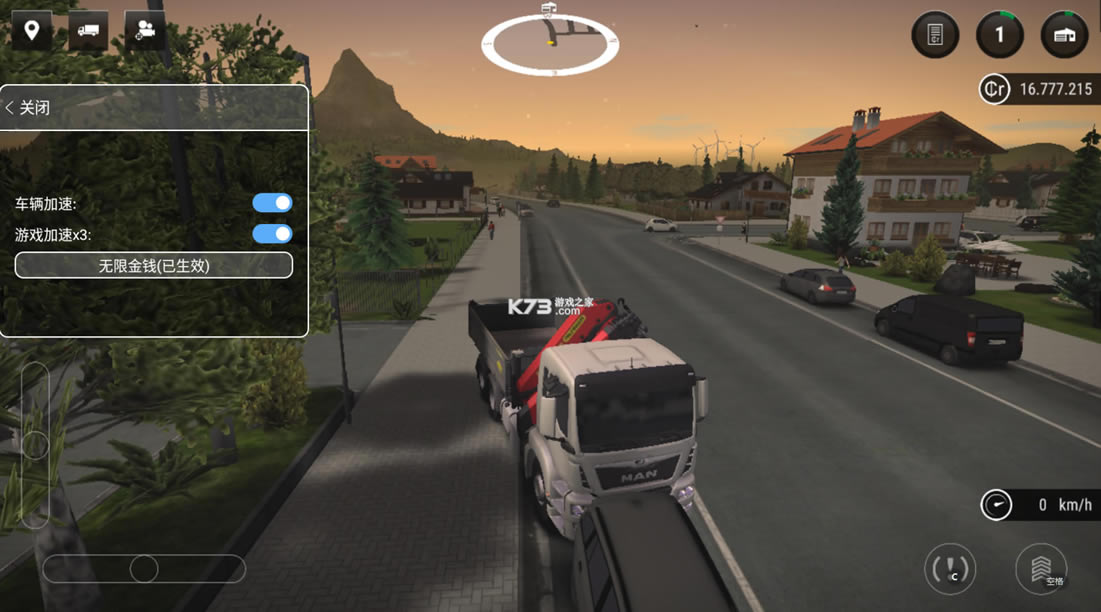Activate the 无限金钱 unlimited money button
This screenshot has height=612, width=1101.
[154, 265]
